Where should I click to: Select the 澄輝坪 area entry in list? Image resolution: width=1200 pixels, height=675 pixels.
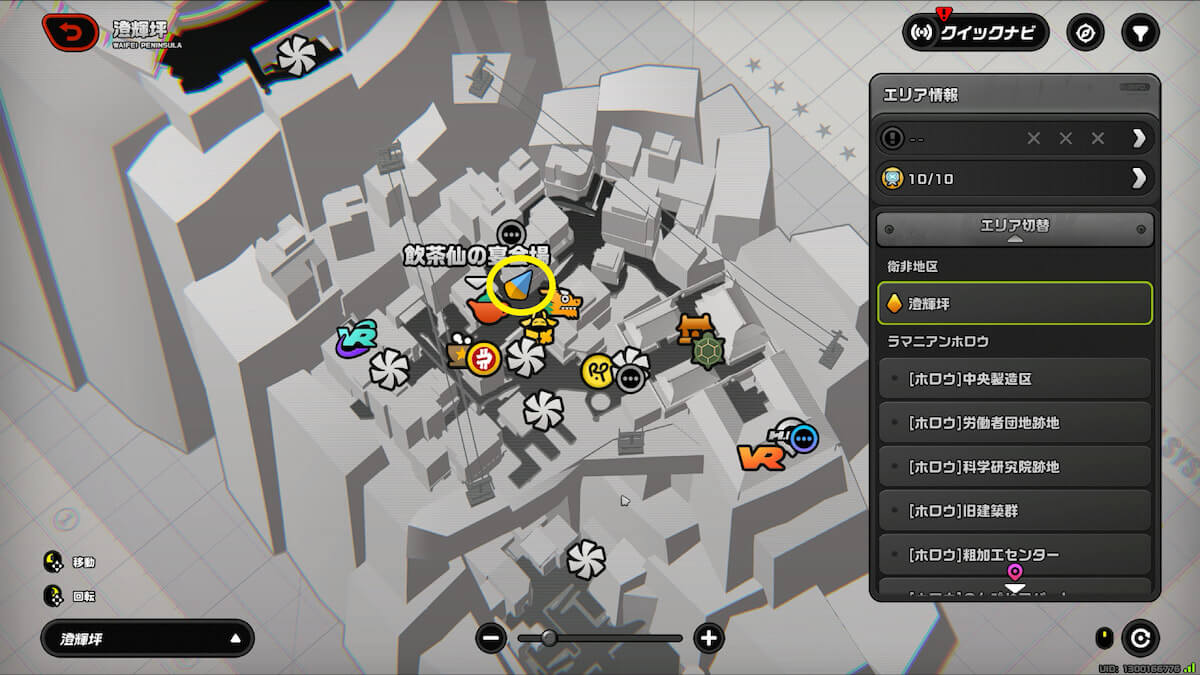pos(1014,303)
